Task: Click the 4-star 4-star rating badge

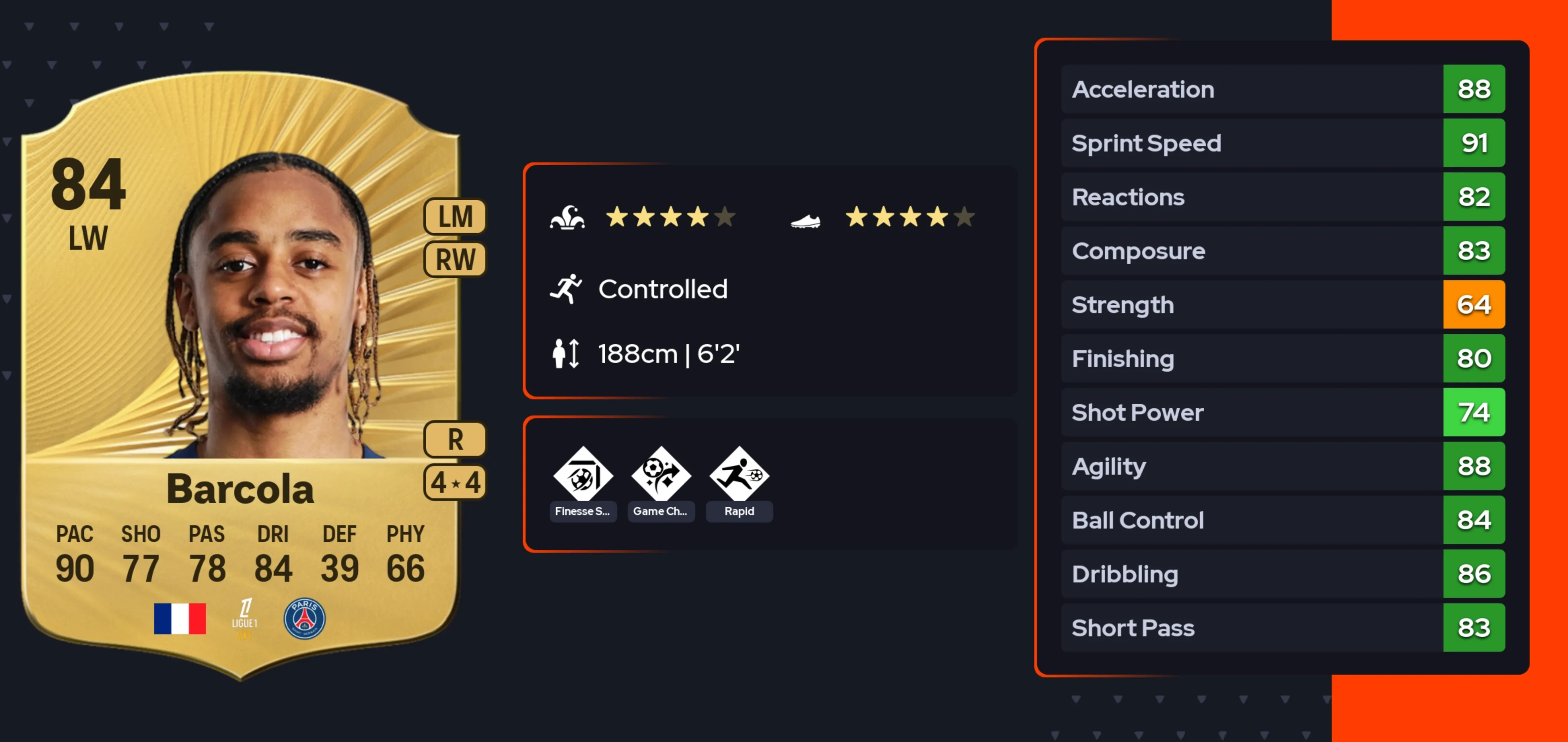Action: coord(454,481)
